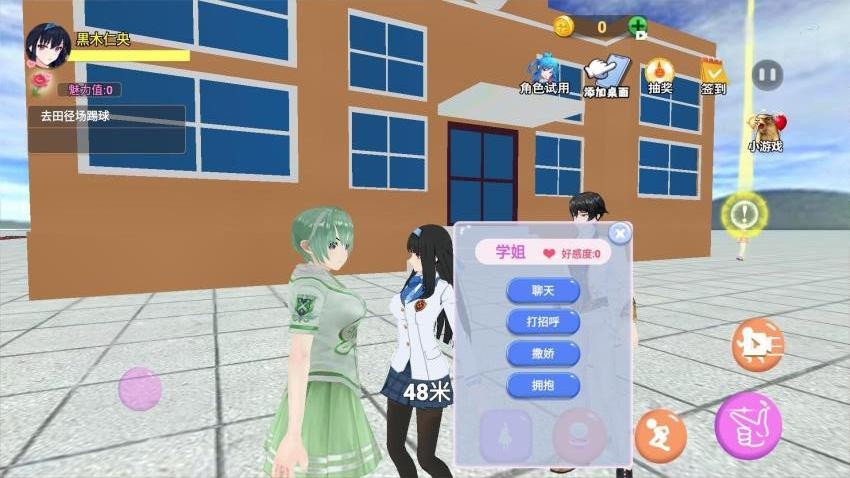This screenshot has height=478, width=850.
Task: Pause the game with the pause button
Action: tap(767, 74)
